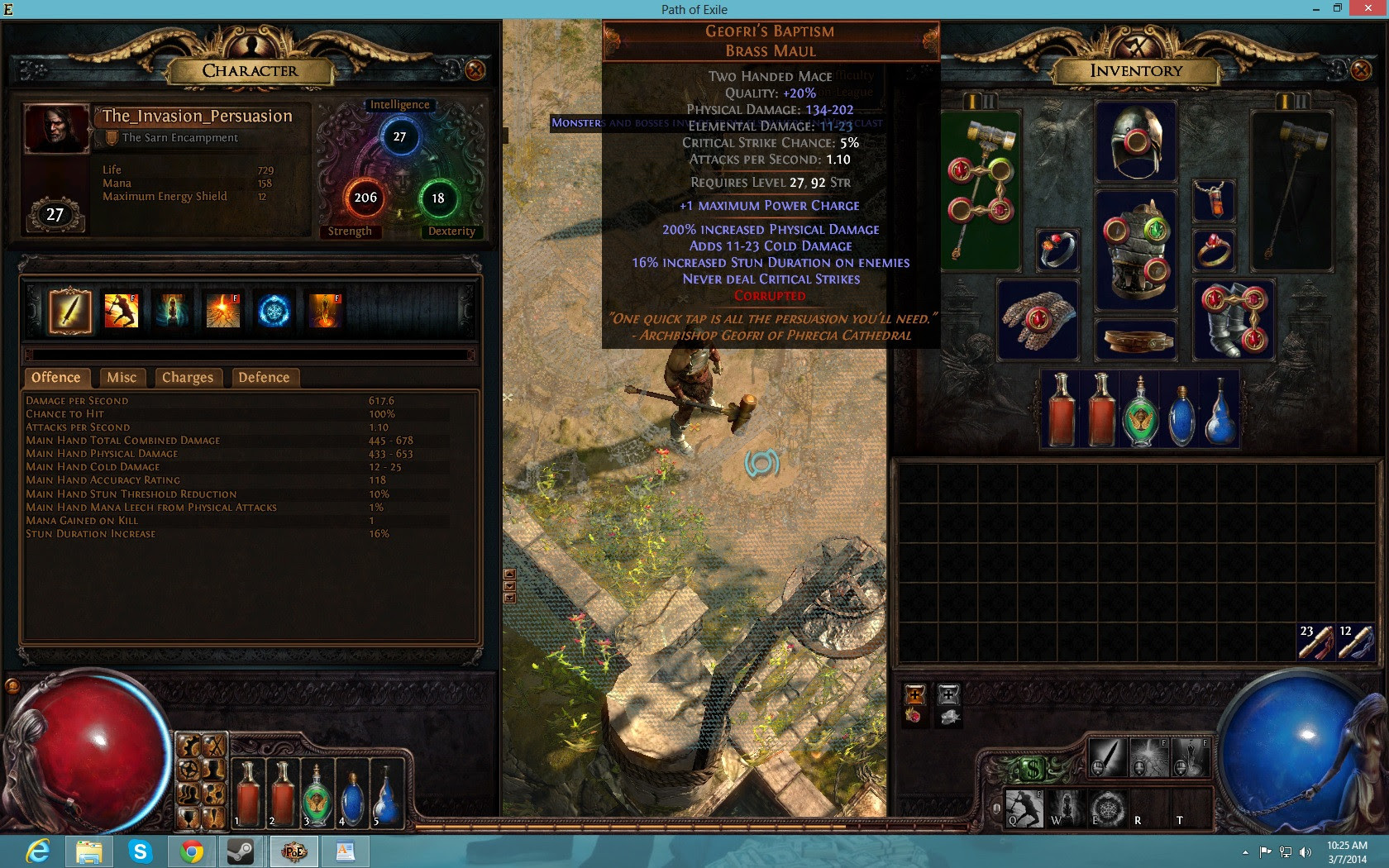Select the blue snowflake skill gem in character panel
Image resolution: width=1389 pixels, height=868 pixels.
(x=274, y=310)
